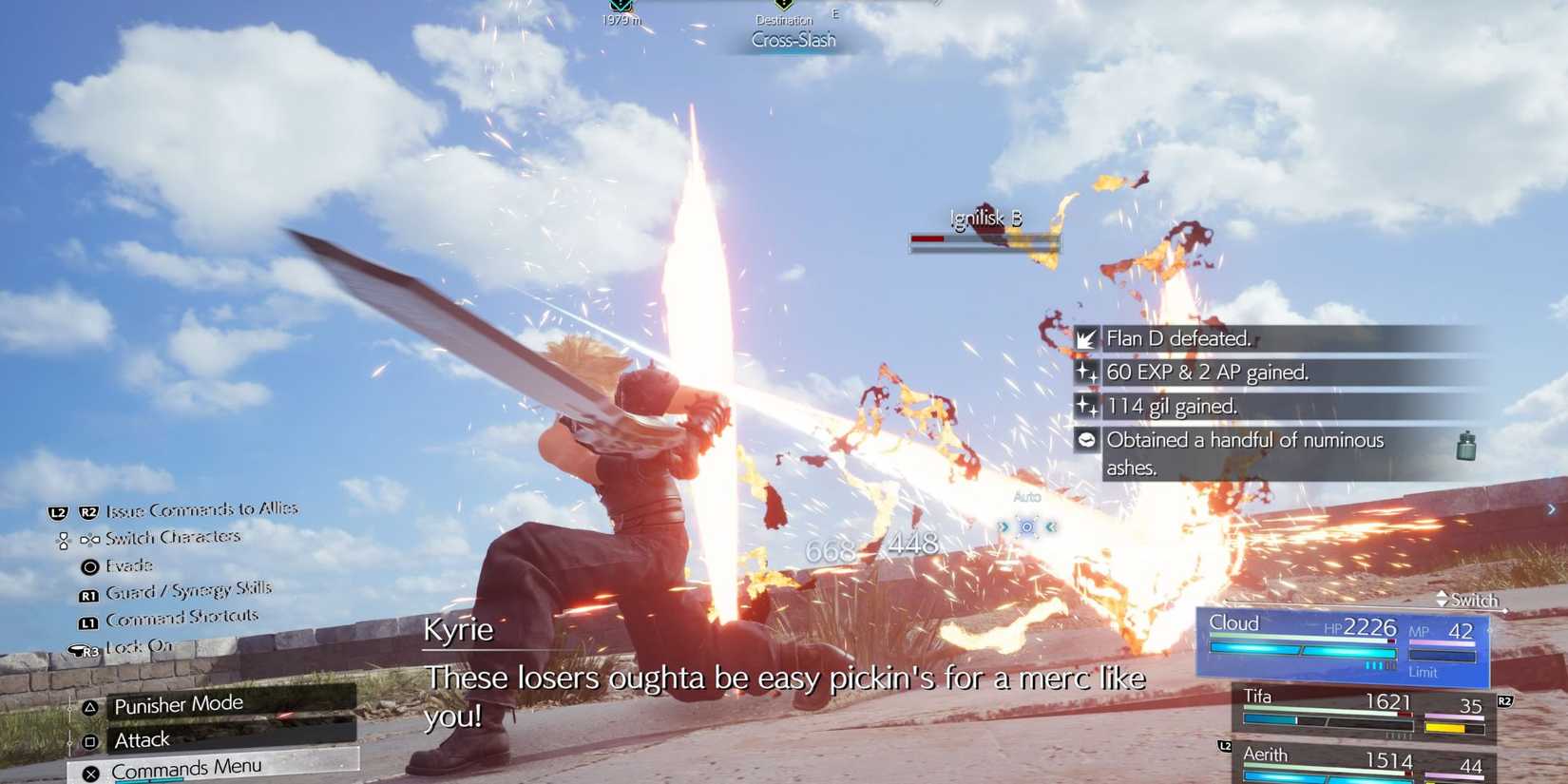Image resolution: width=1568 pixels, height=784 pixels.
Task: Click the left chevron beside Auto reticle
Action: pos(1004,526)
